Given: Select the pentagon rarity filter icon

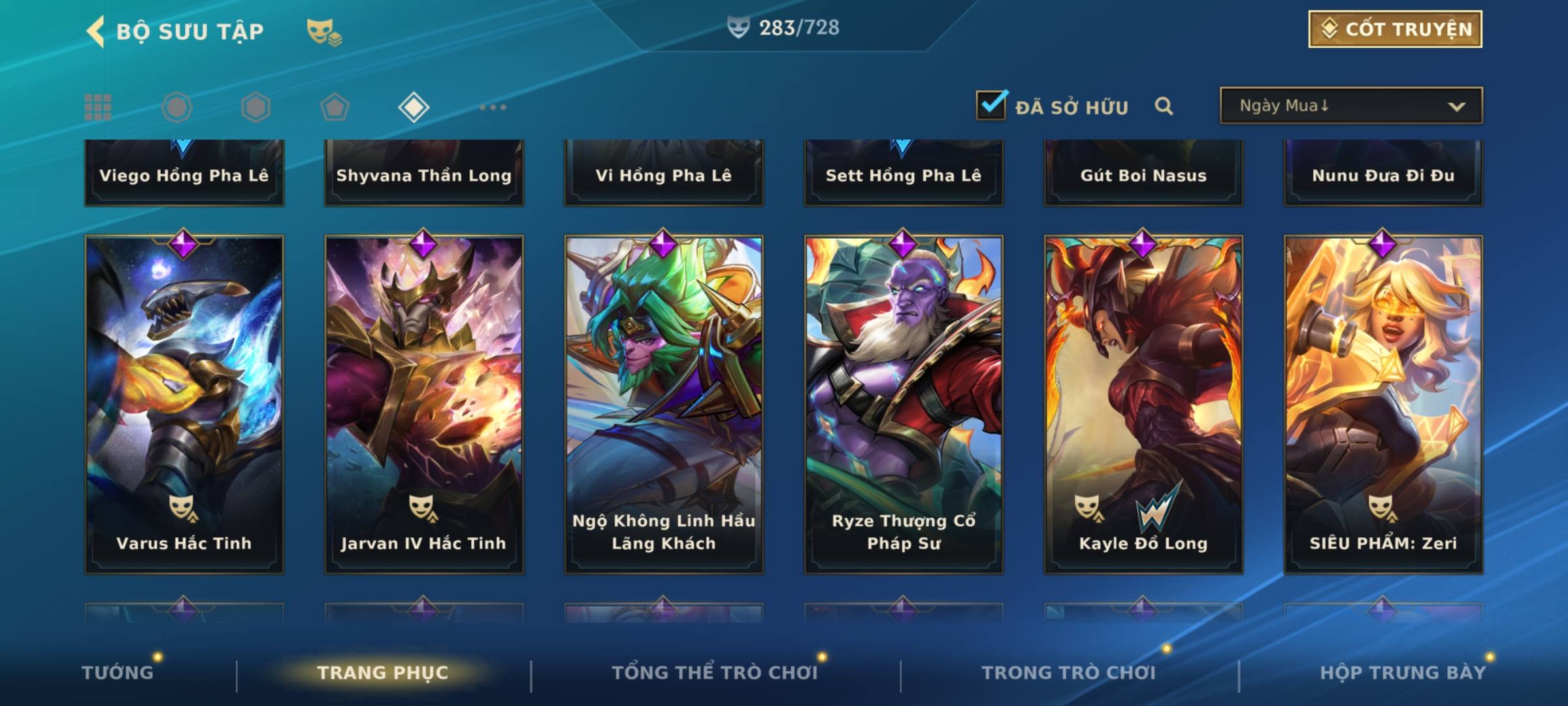Looking at the screenshot, I should pos(335,107).
